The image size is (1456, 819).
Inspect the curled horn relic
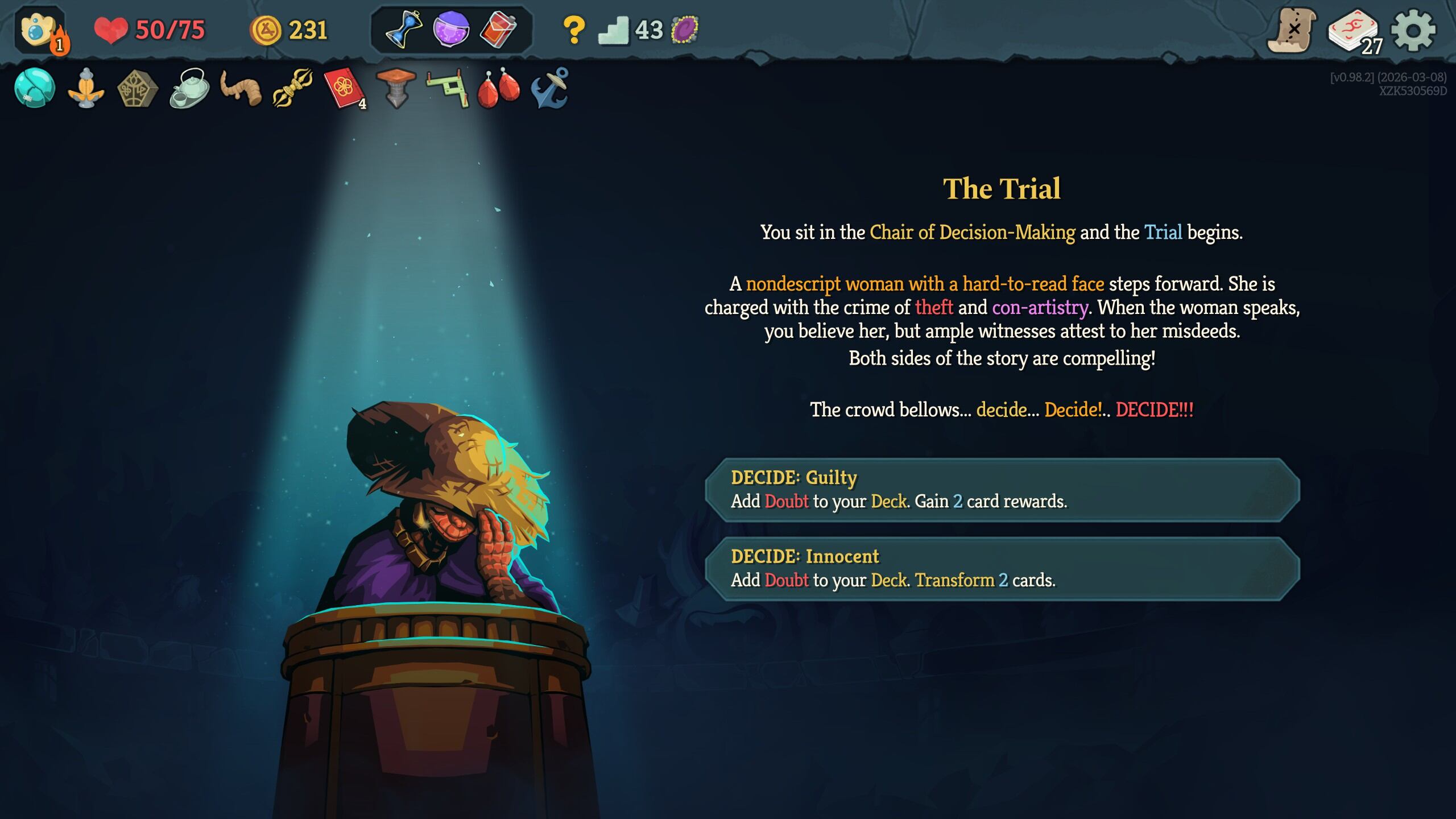tap(241, 88)
